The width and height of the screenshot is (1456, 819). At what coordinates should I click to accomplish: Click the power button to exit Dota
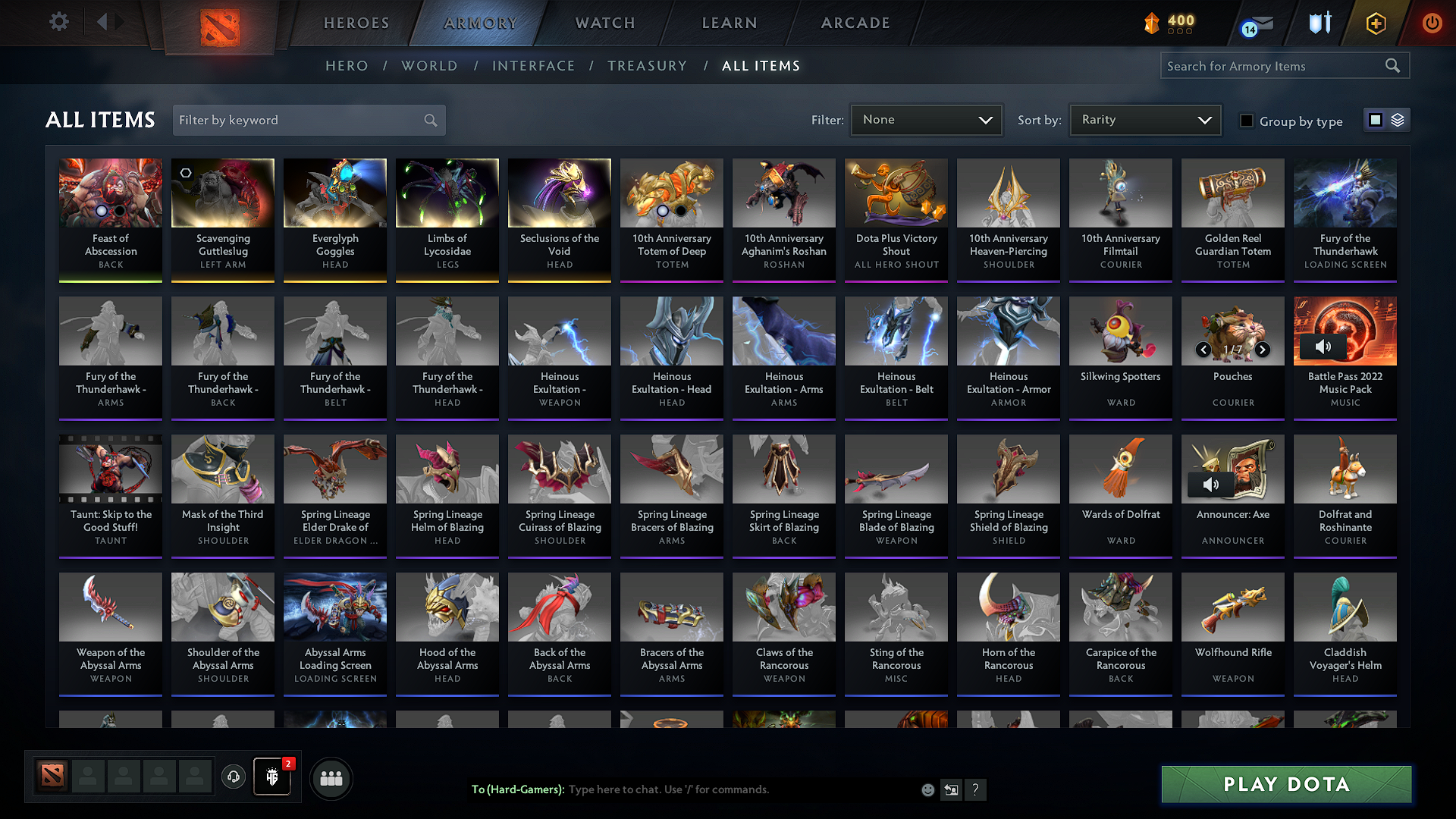point(1432,24)
